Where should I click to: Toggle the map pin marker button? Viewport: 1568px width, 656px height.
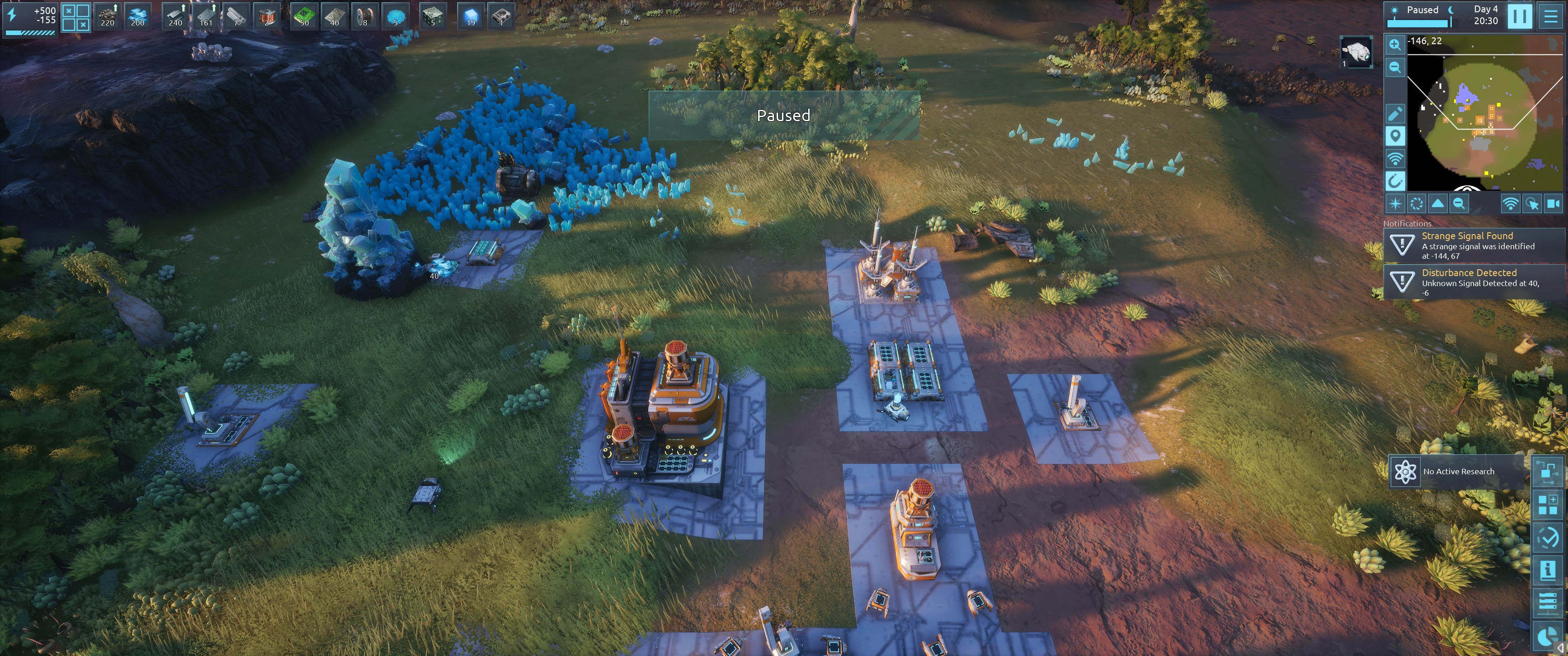1394,136
